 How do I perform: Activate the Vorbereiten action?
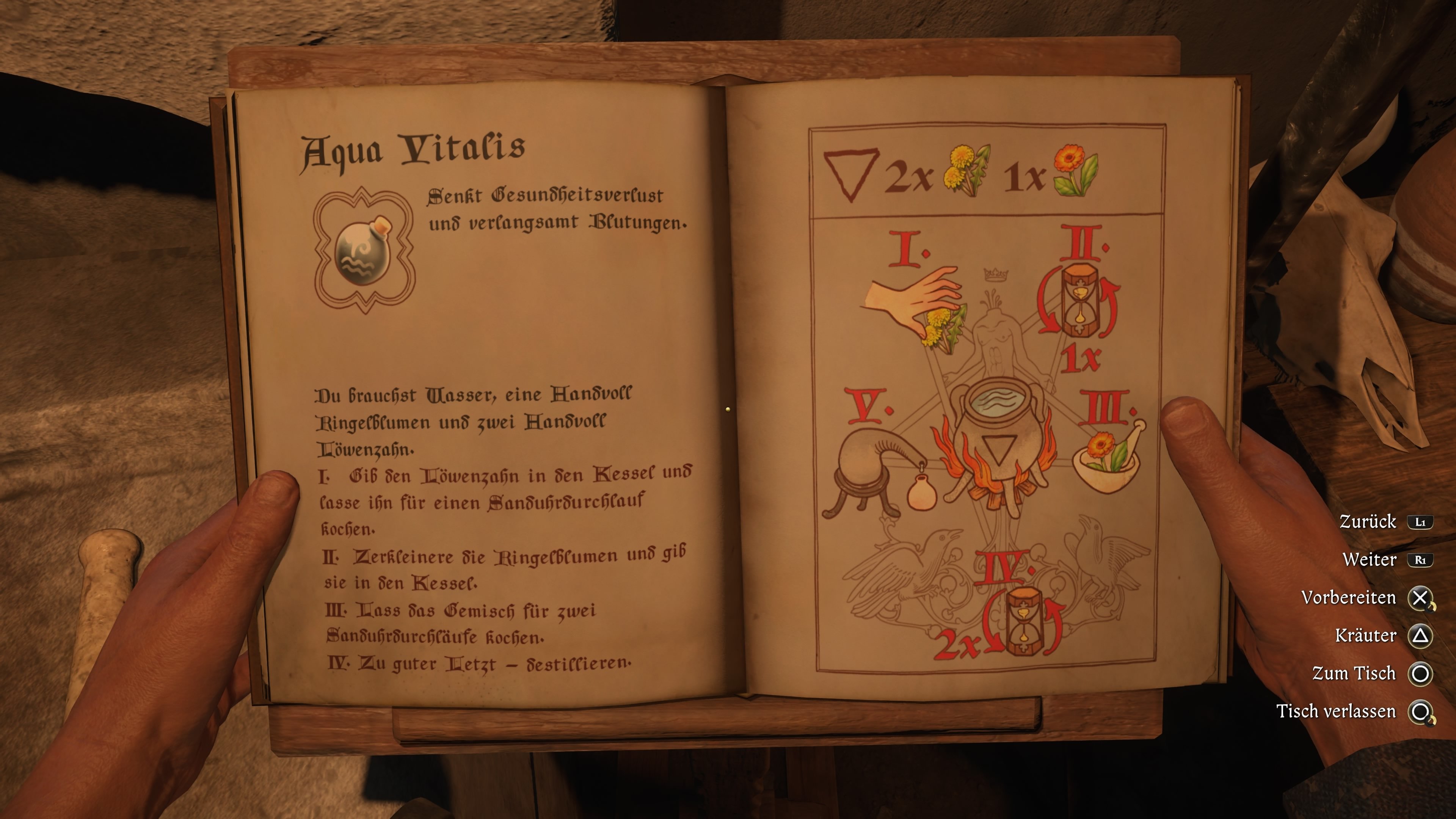point(1349,598)
